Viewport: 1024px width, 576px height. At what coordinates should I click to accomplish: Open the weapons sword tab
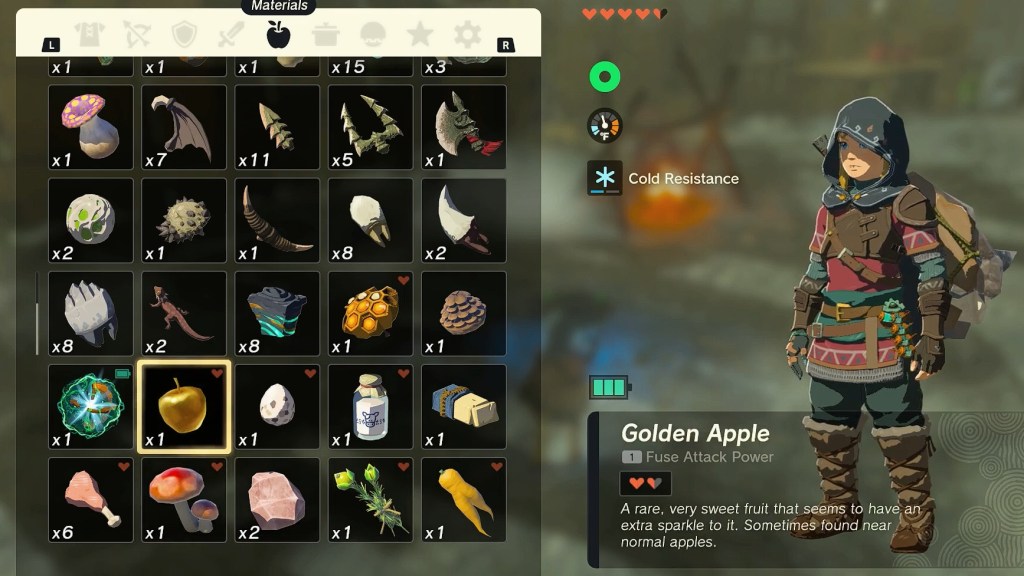tap(231, 35)
